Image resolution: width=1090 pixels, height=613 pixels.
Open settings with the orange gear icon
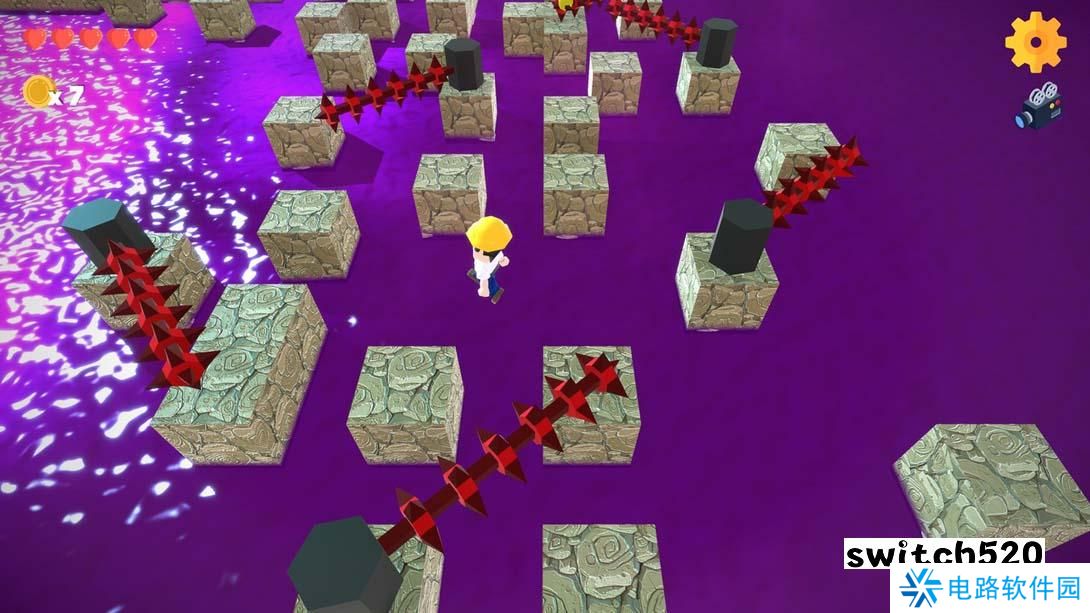tap(1035, 41)
